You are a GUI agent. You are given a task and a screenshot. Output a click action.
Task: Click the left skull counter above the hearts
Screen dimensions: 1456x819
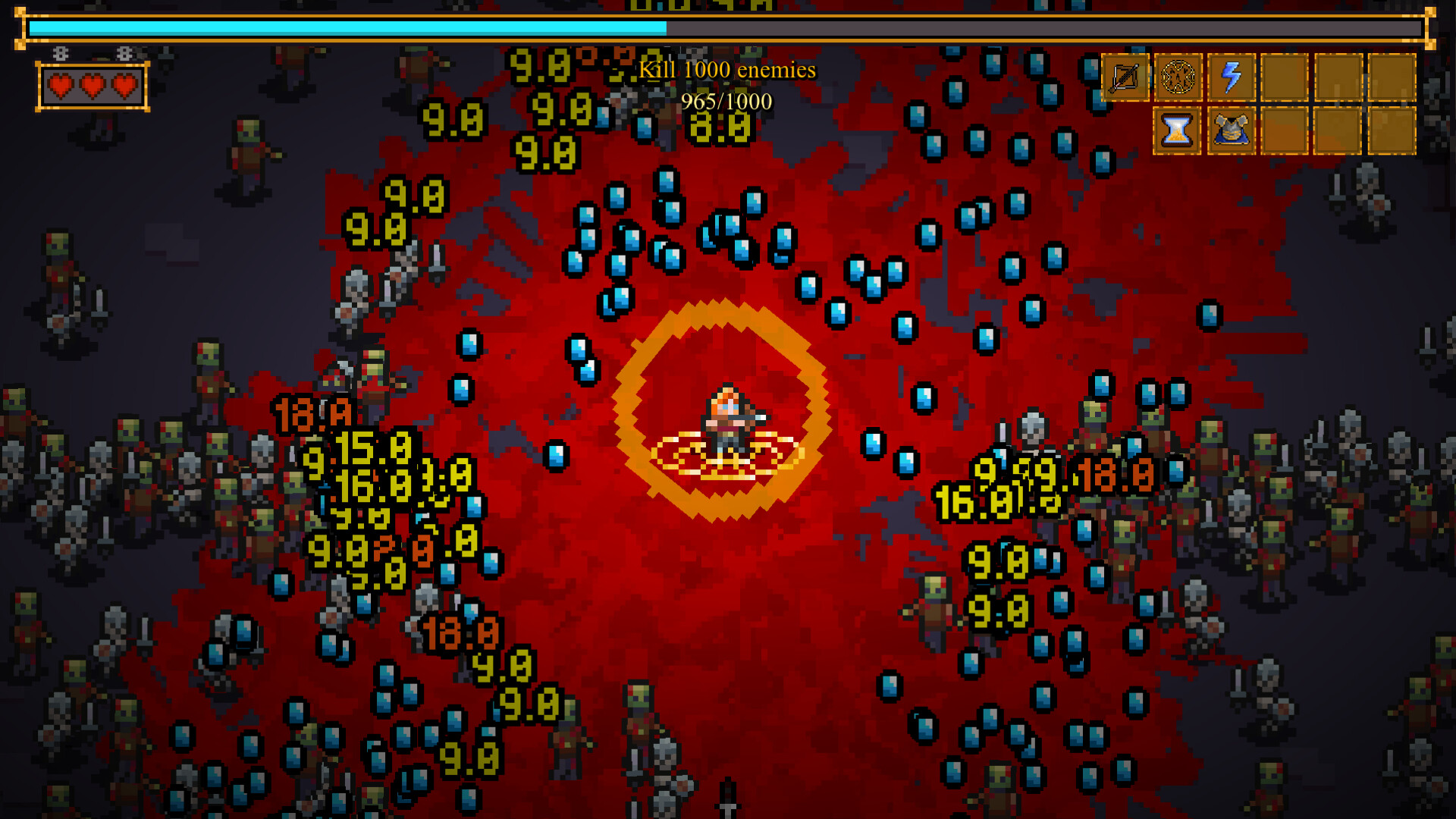[x=60, y=53]
